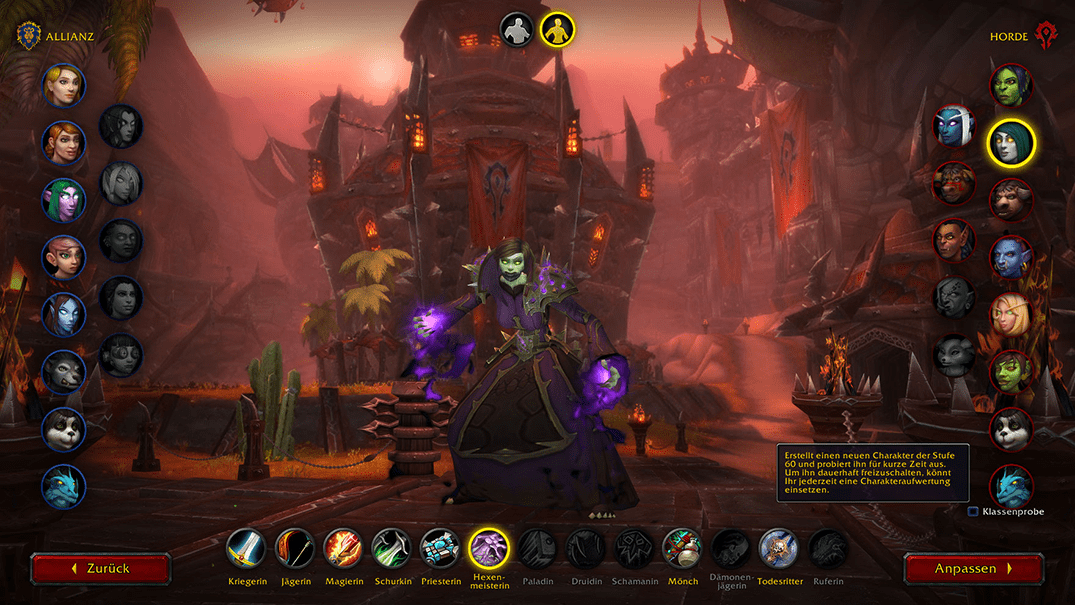This screenshot has height=605, width=1075.
Task: Select the male body type icon
Action: click(517, 30)
